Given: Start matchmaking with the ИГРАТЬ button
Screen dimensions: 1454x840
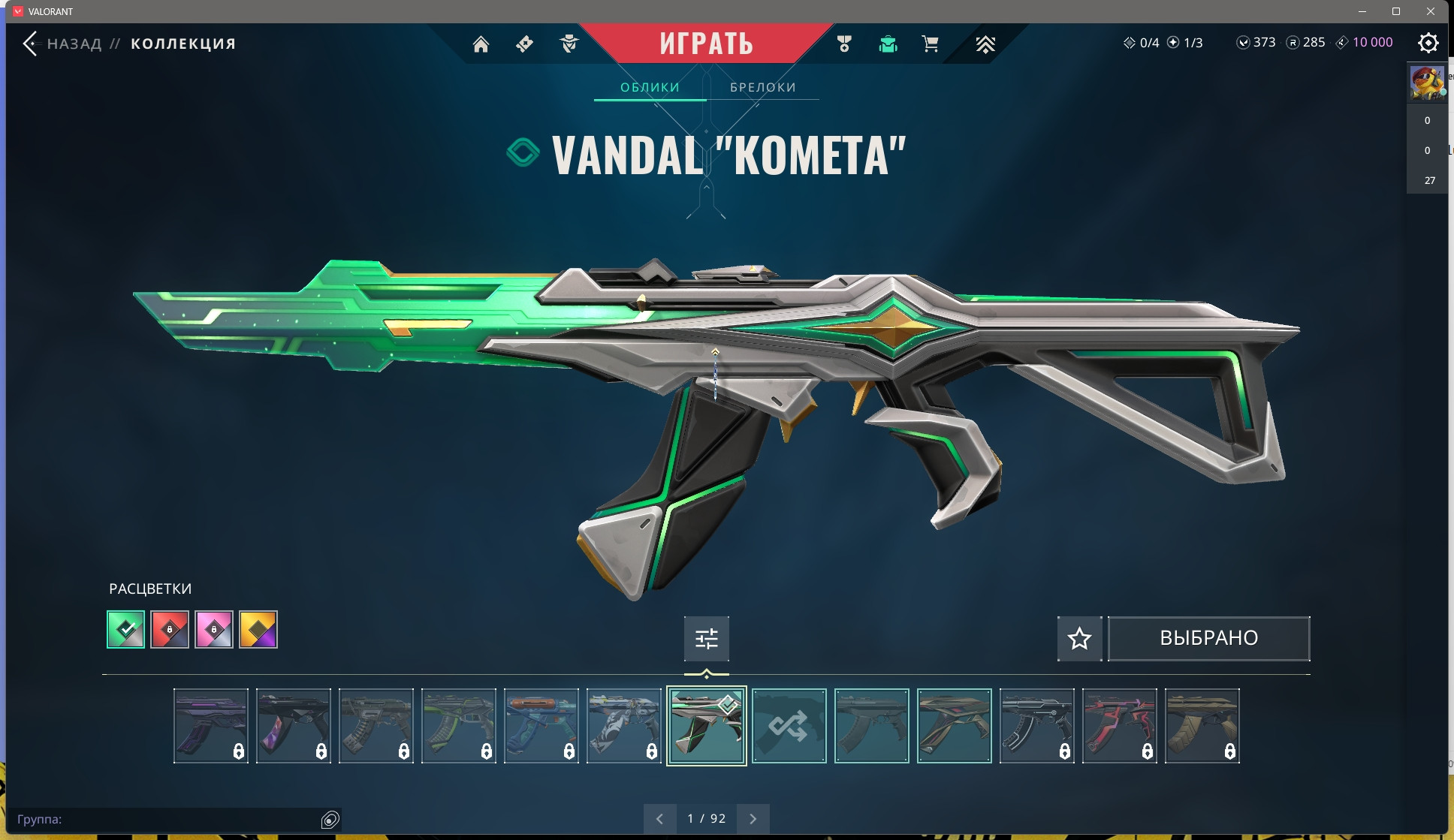Looking at the screenshot, I should coord(706,44).
